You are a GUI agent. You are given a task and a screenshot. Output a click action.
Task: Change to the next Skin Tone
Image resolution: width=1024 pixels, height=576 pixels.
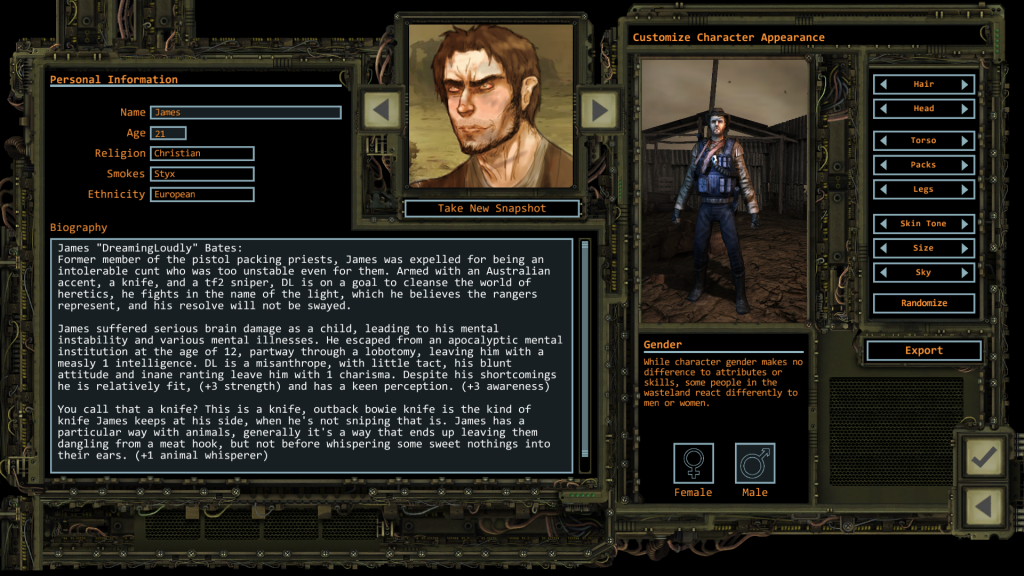pos(965,224)
